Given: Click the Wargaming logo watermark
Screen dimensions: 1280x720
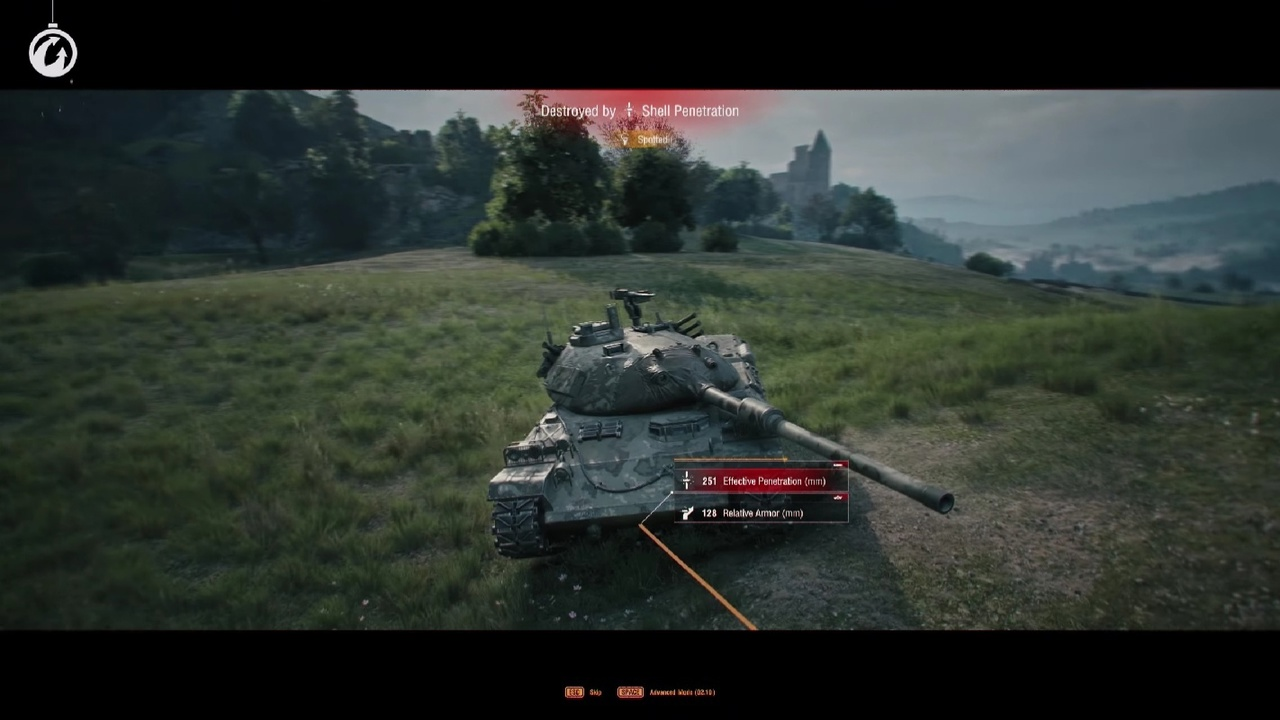Looking at the screenshot, I should coord(53,52).
